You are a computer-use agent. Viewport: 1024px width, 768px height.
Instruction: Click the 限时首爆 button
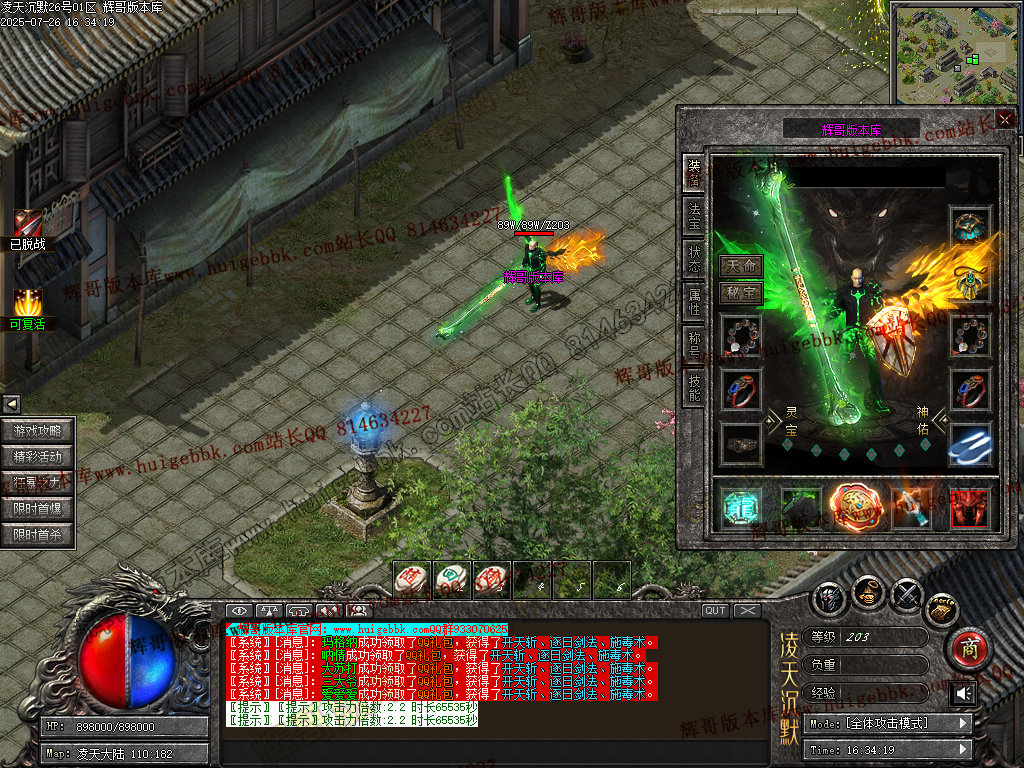pos(38,509)
